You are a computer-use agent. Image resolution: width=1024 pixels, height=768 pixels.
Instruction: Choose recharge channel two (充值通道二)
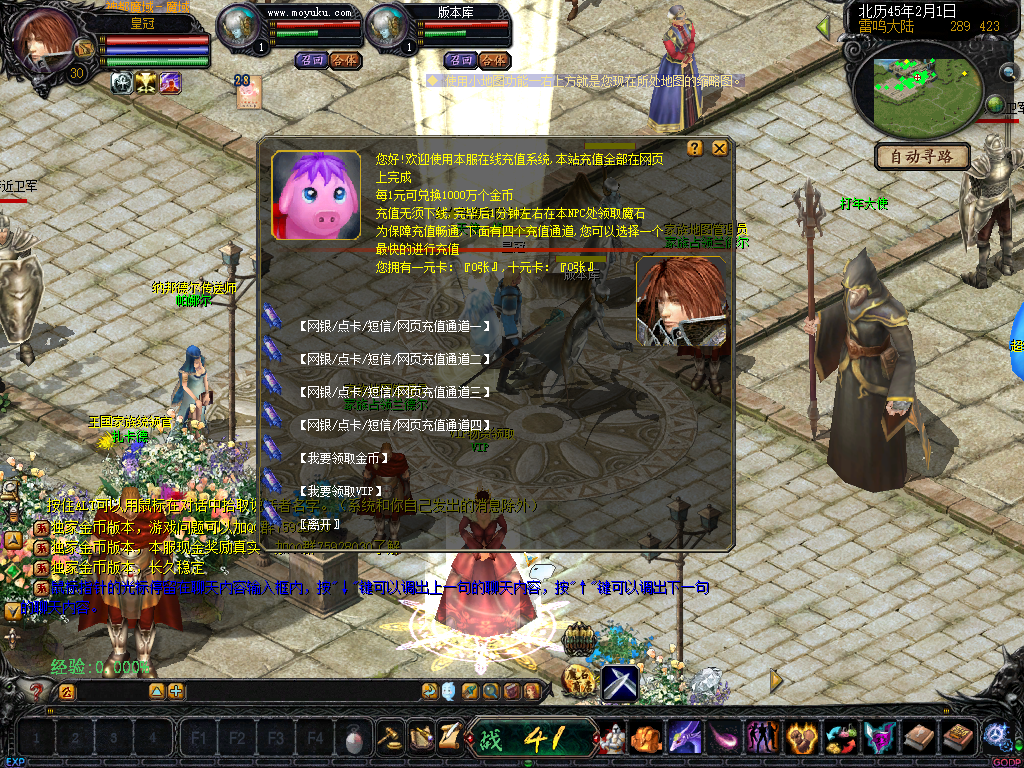394,358
